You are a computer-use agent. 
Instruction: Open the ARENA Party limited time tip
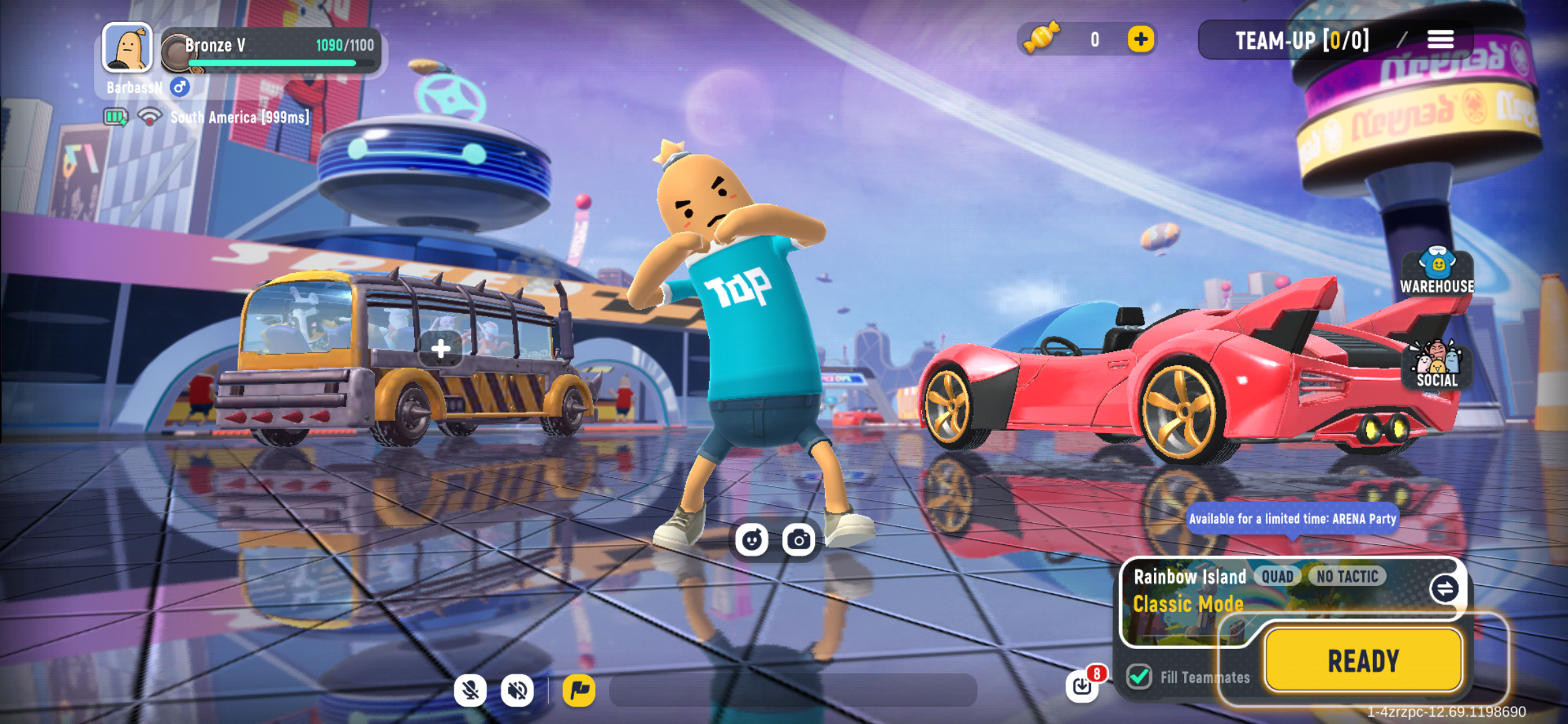[x=1292, y=519]
